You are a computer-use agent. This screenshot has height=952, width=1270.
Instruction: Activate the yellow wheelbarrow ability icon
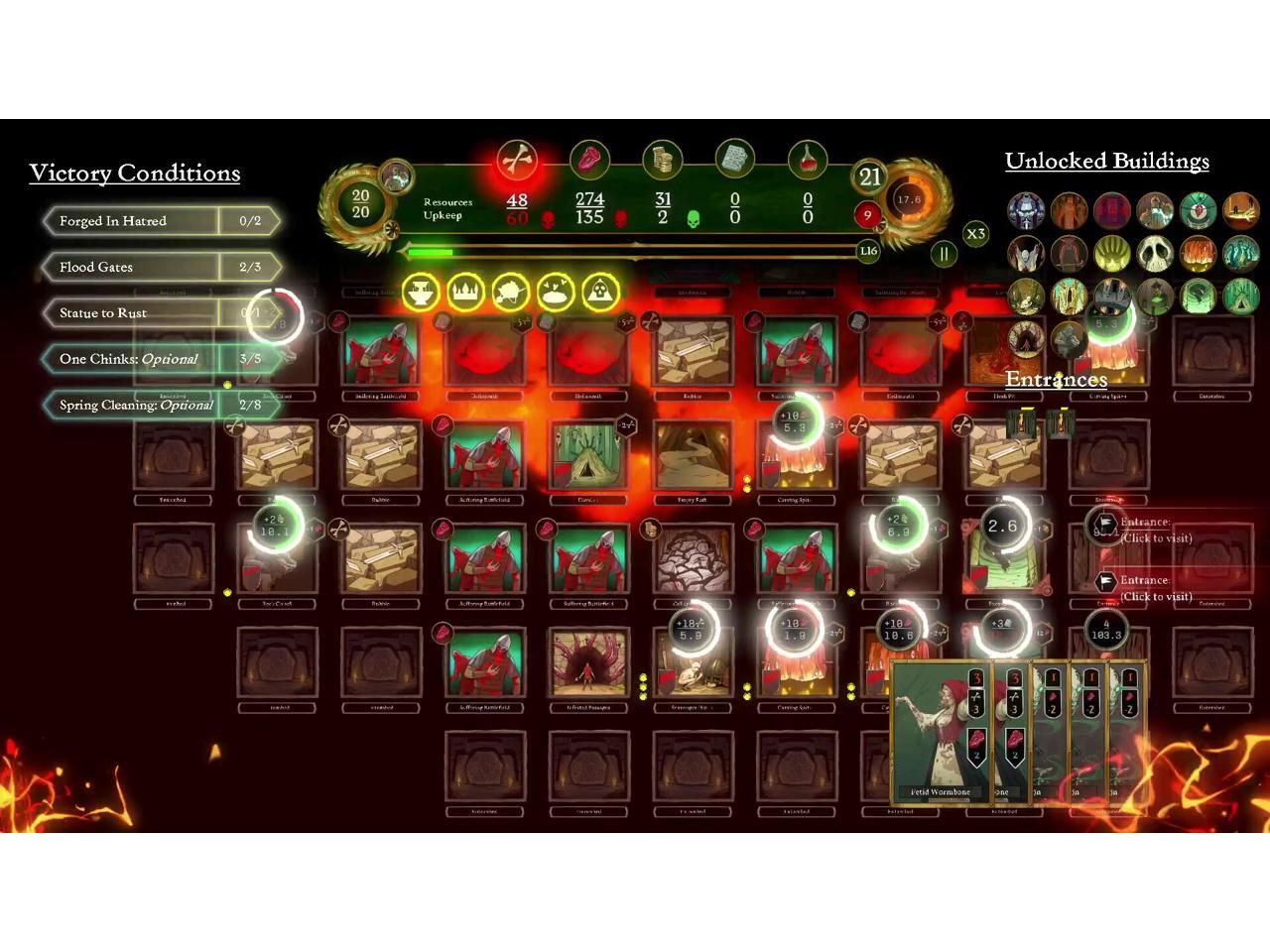[510, 293]
